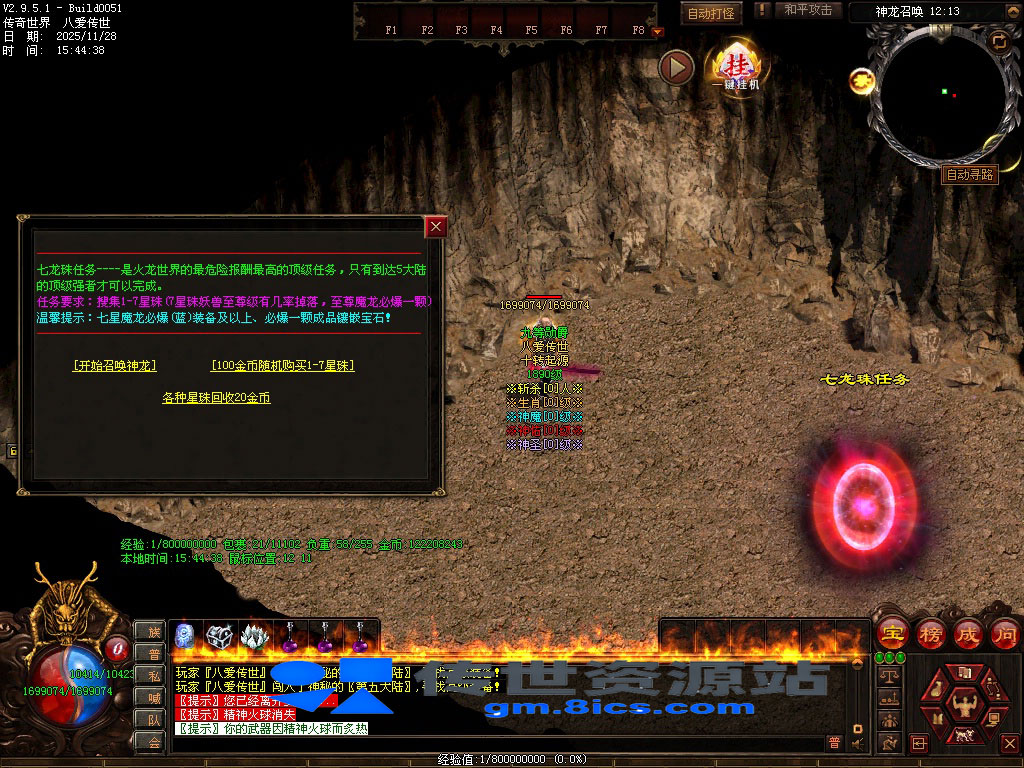This screenshot has height=768, width=1024.
Task: Use the white lotus item slot
Action: click(252, 636)
